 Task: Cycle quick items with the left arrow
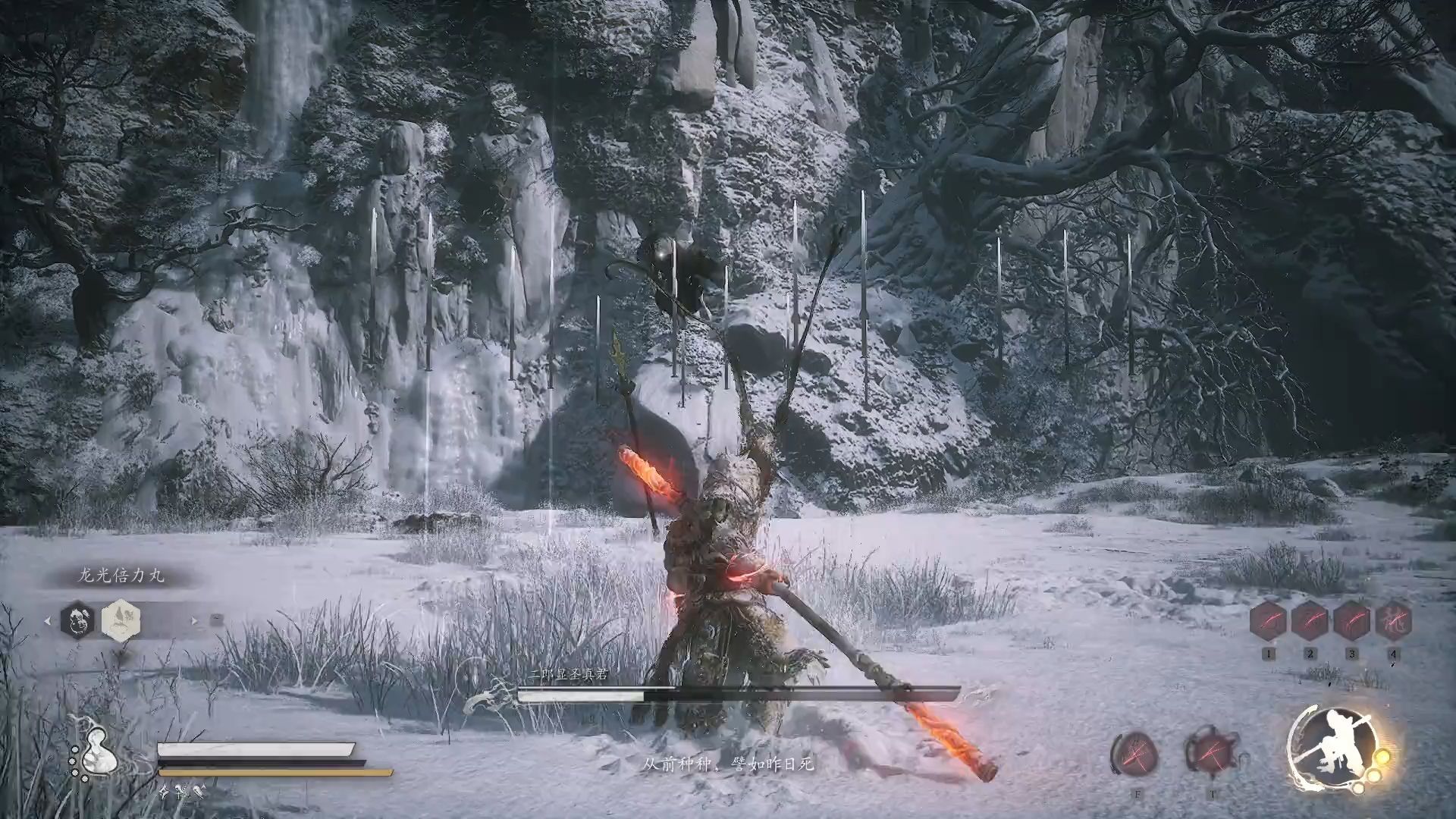pos(47,620)
